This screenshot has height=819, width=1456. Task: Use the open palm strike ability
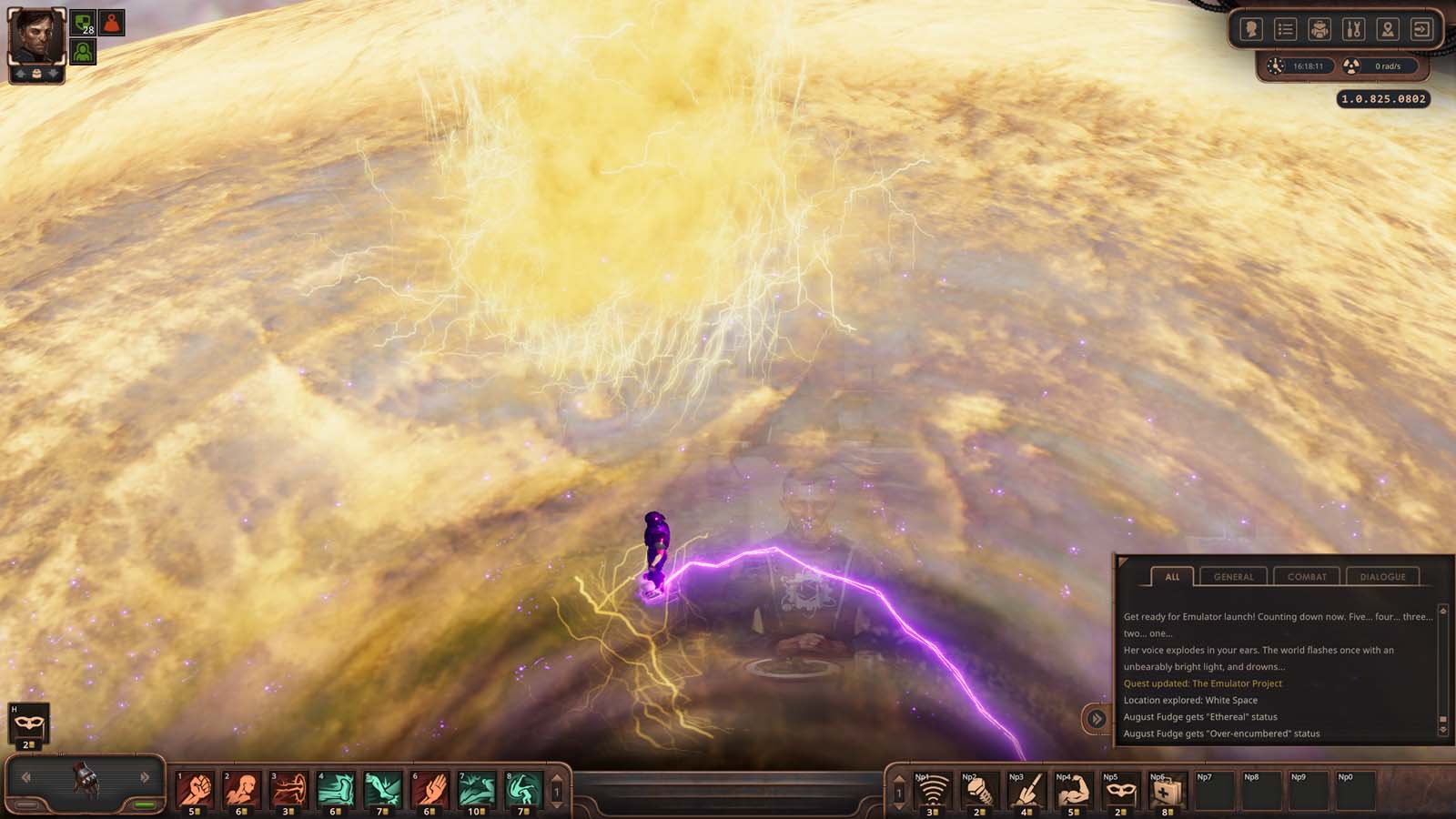pos(430,788)
